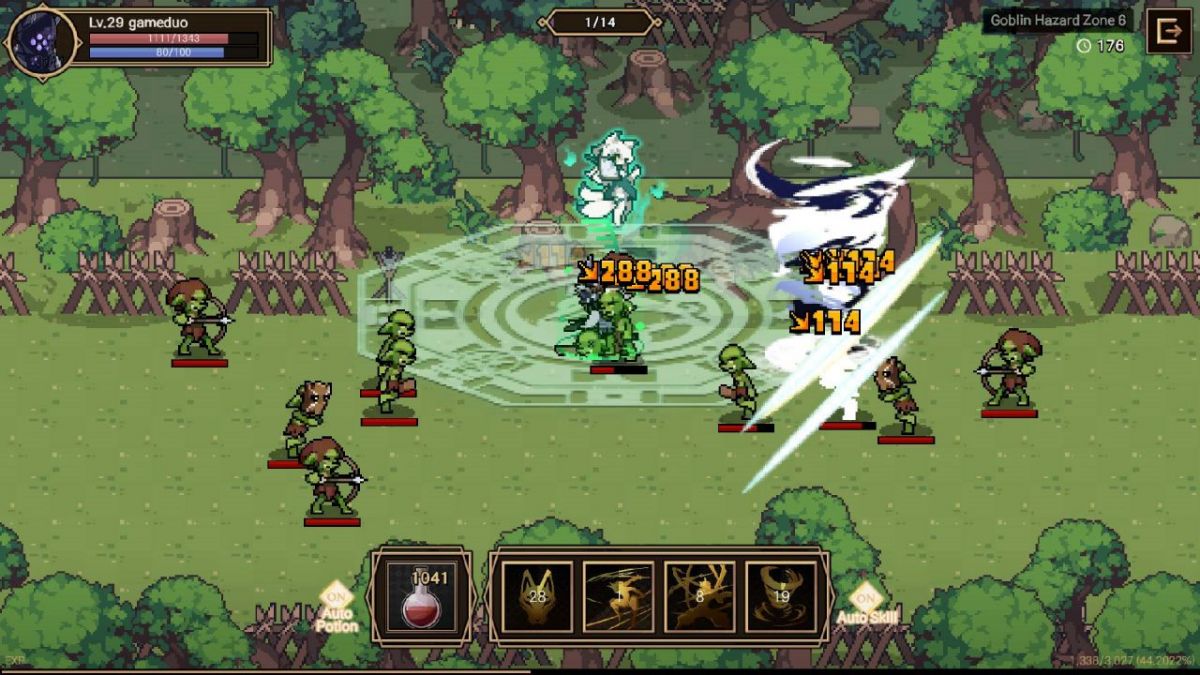The width and height of the screenshot is (1200, 675).
Task: Use the red health potion
Action: click(x=421, y=598)
